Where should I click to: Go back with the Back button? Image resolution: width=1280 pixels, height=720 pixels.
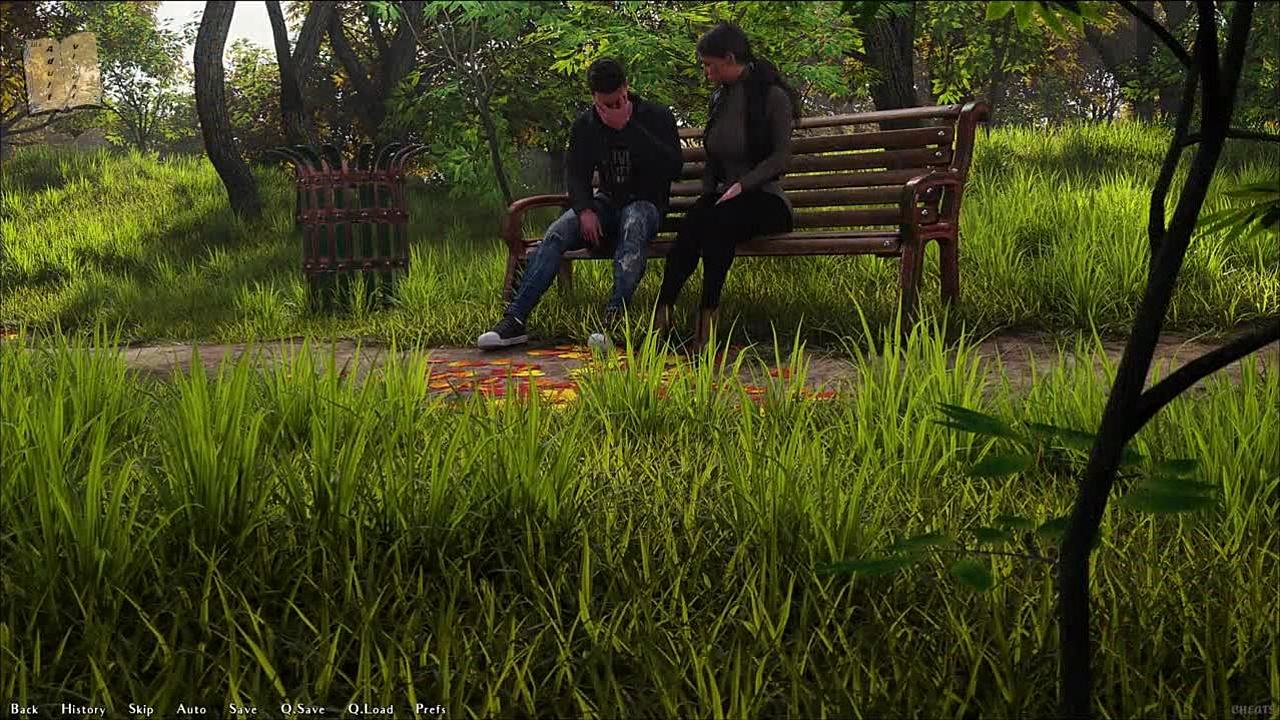pos(24,709)
